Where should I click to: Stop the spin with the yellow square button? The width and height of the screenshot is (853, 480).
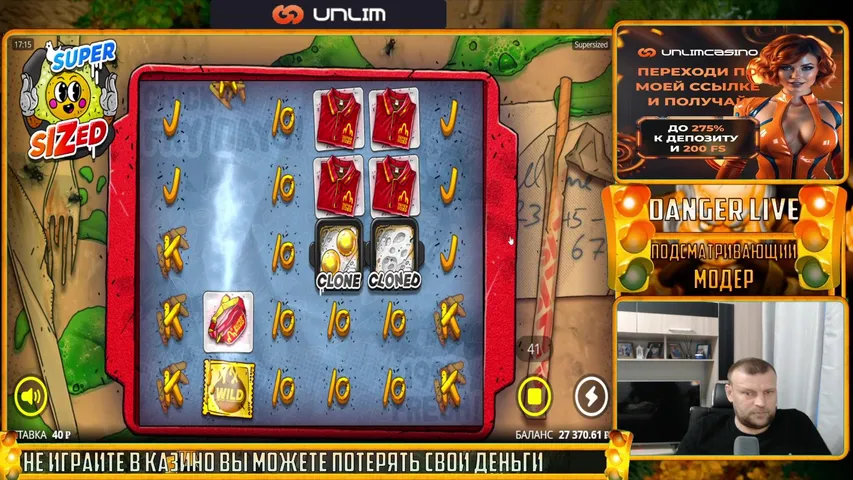click(534, 397)
